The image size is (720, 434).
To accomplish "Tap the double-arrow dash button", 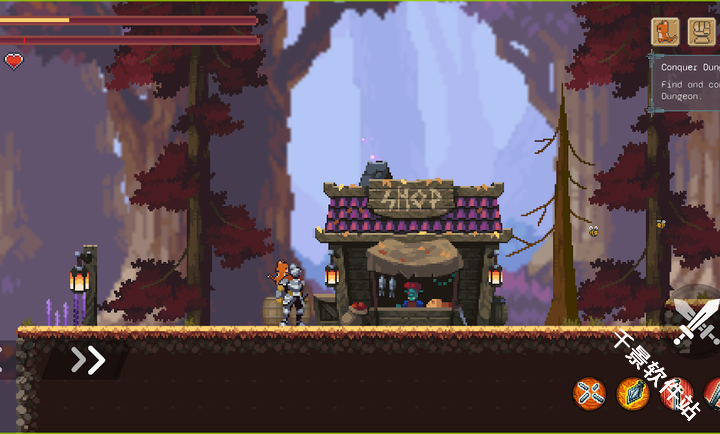I will [88, 360].
